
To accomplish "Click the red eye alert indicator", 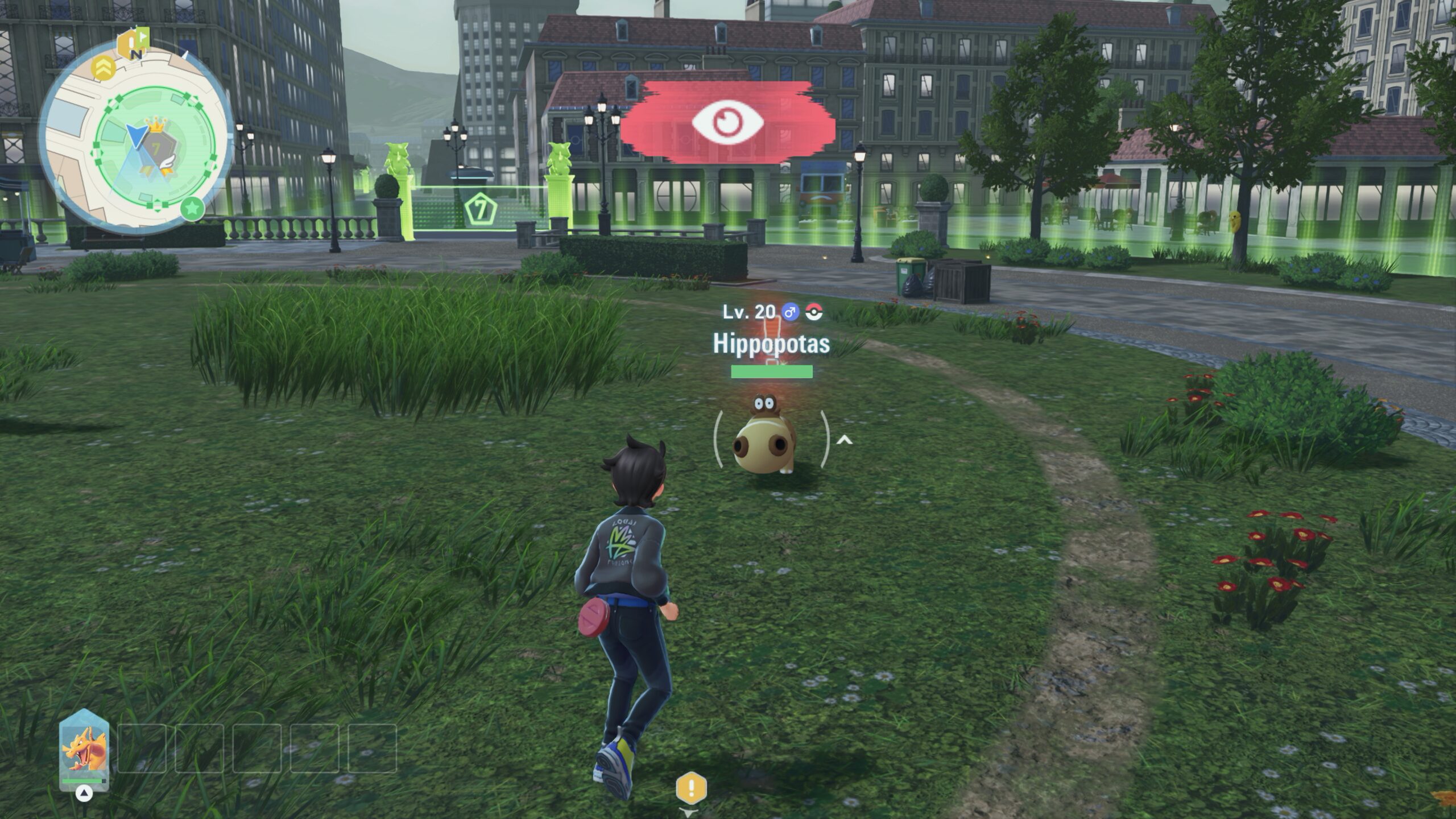I will [726, 122].
